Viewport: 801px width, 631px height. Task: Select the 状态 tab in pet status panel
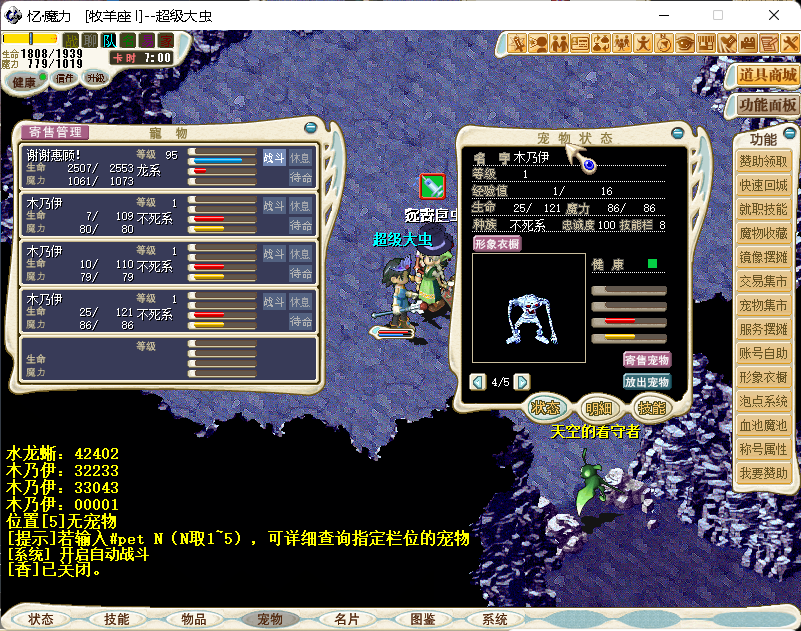pos(546,408)
